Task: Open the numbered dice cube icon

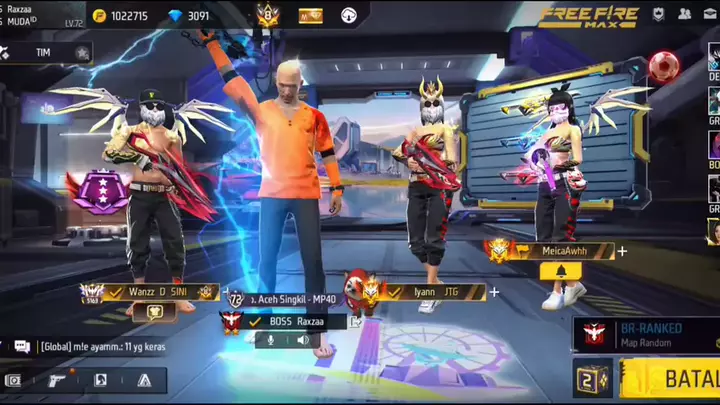Action: (x=591, y=380)
